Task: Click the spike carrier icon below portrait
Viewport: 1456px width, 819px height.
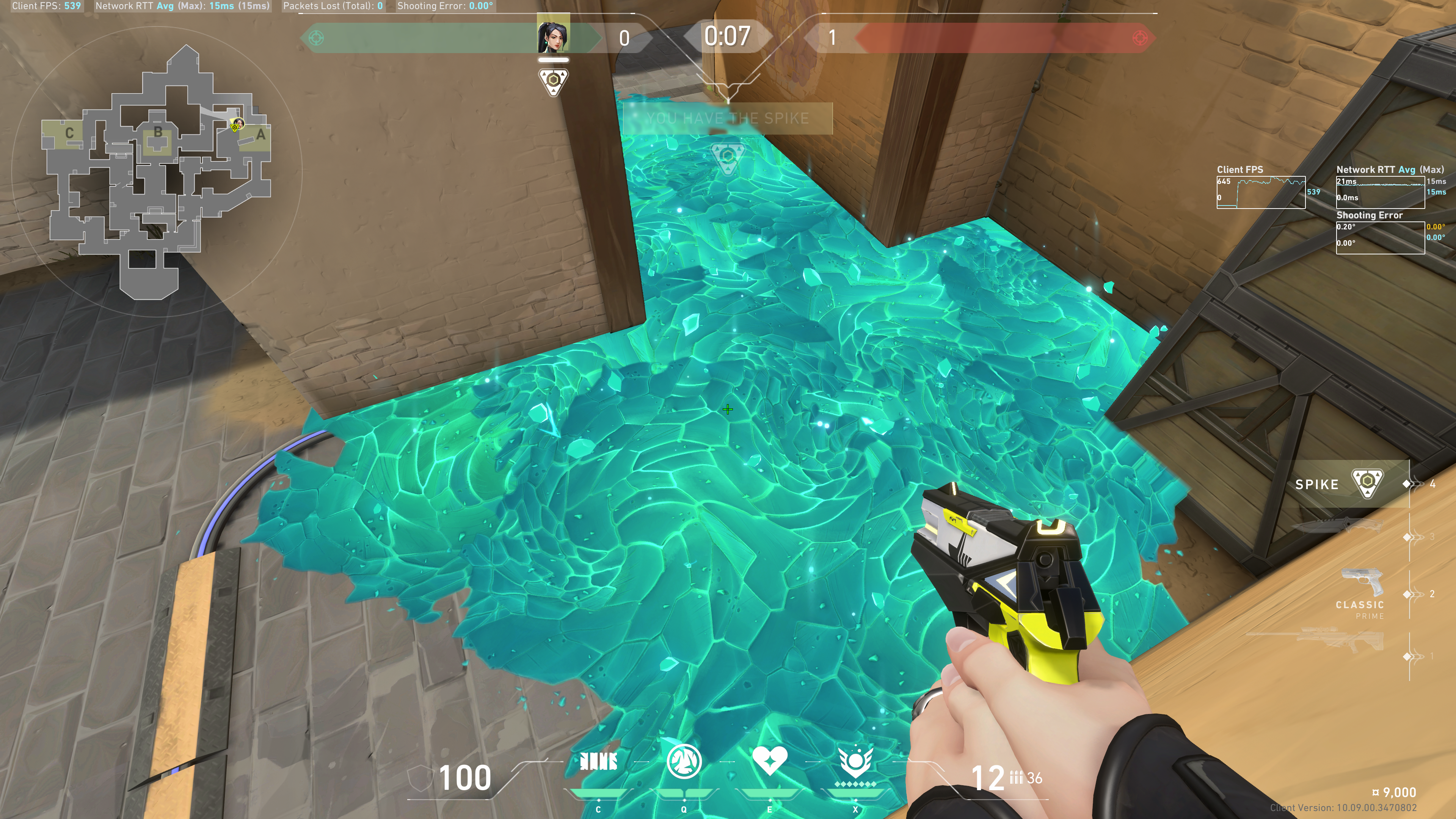Action: point(553,82)
